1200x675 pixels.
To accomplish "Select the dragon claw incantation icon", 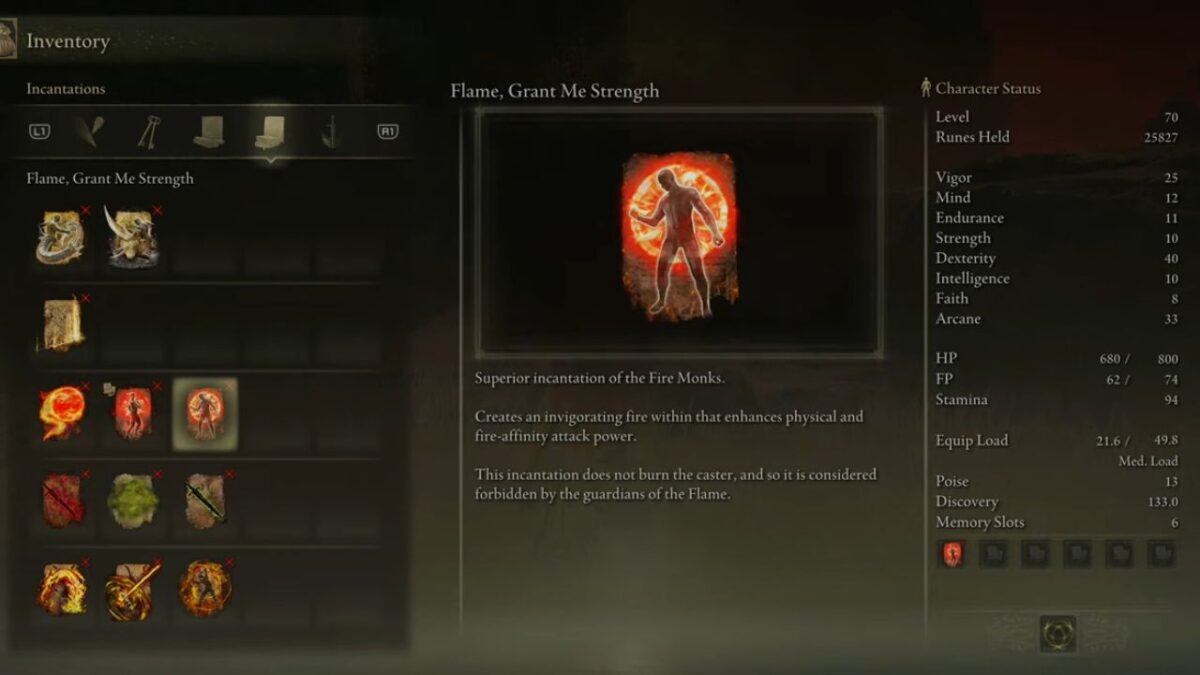I will click(132, 238).
